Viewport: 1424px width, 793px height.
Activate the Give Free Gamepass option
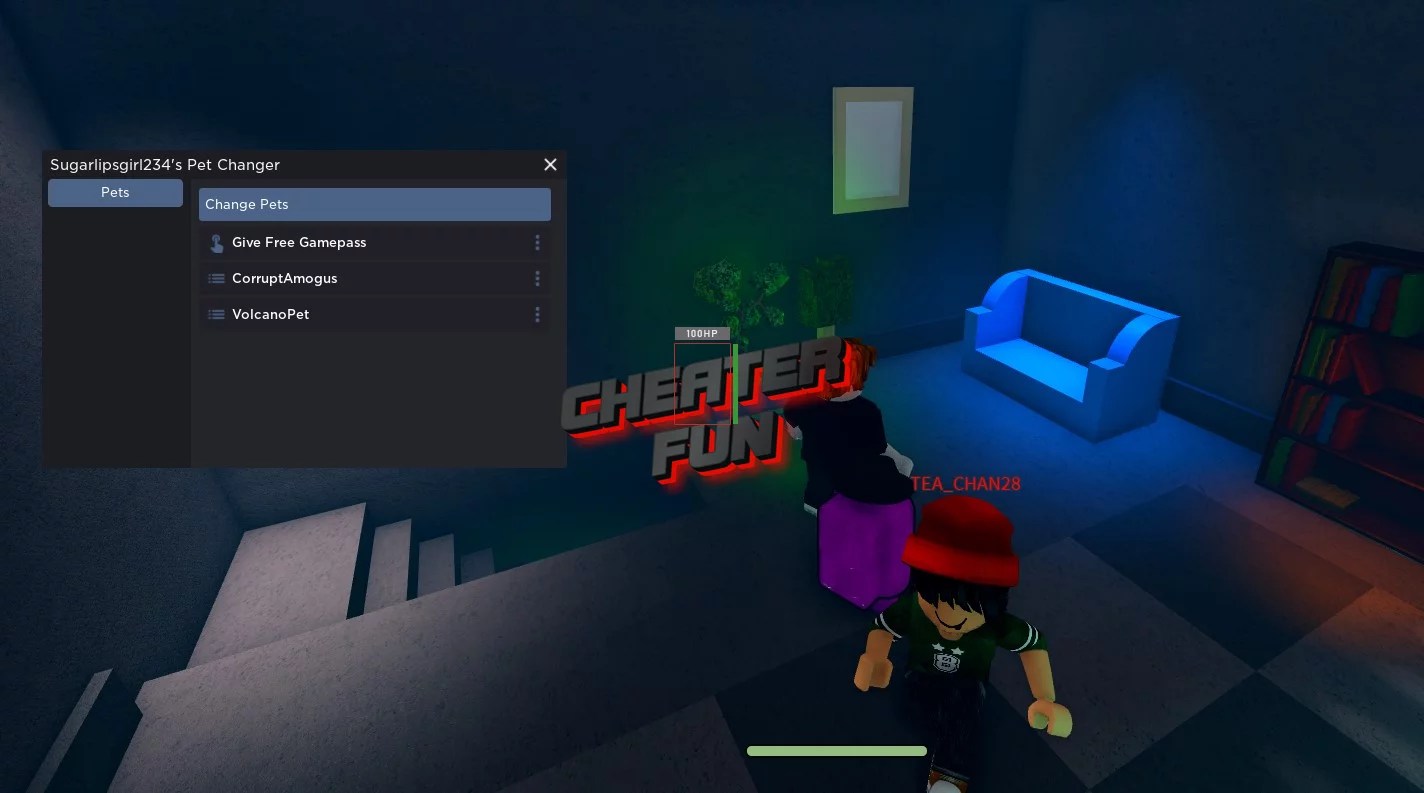299,242
